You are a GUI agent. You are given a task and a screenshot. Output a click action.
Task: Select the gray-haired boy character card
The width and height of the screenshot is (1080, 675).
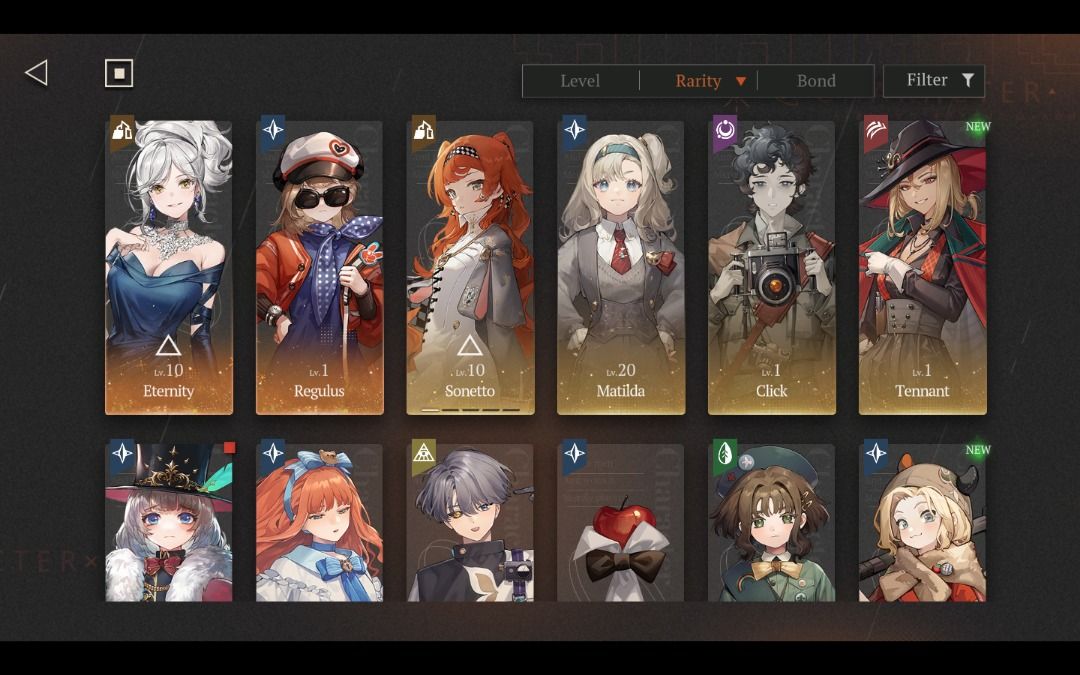[x=470, y=522]
